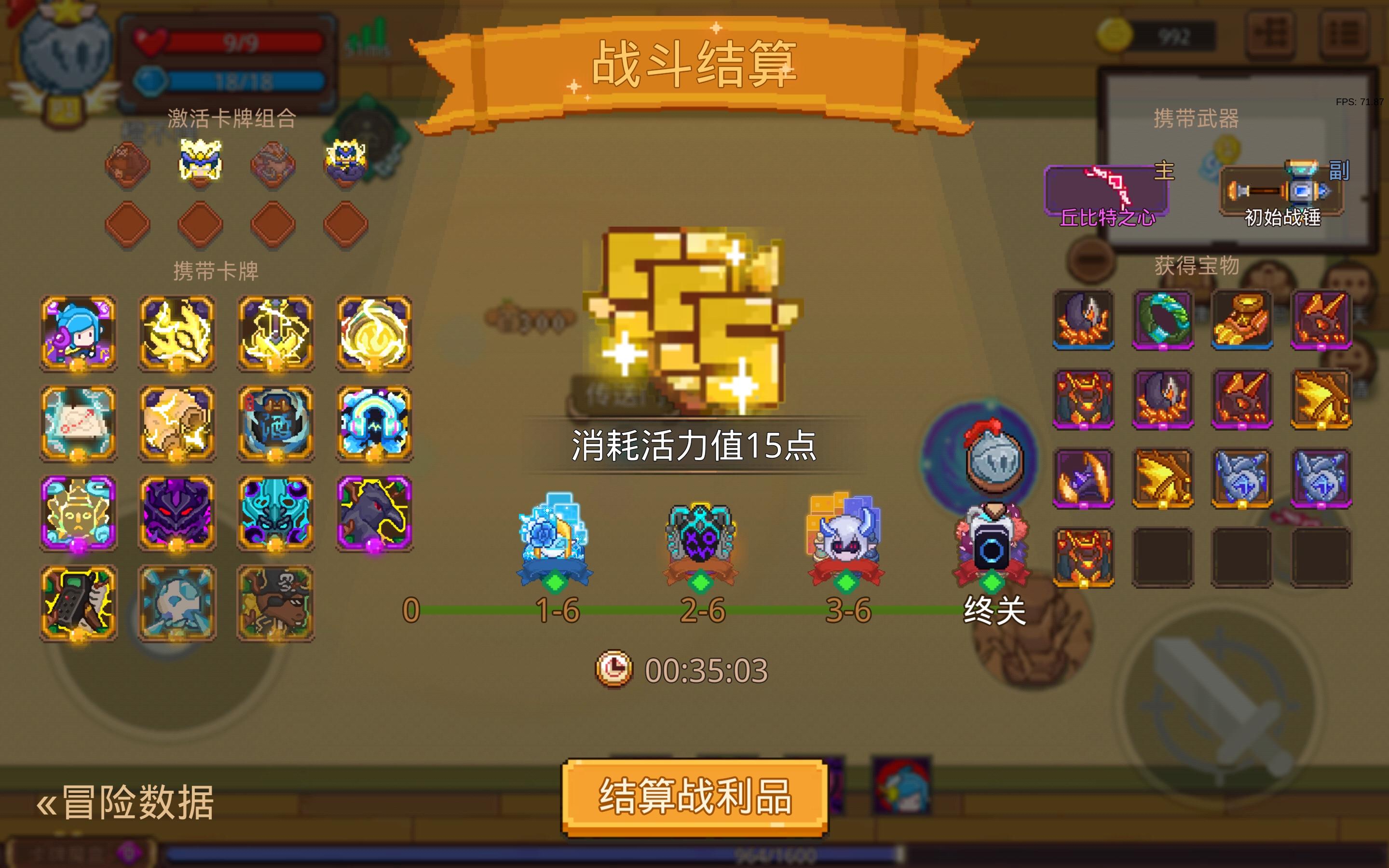Toggle the first activated card combo slot
This screenshot has height=868, width=1389.
127,165
